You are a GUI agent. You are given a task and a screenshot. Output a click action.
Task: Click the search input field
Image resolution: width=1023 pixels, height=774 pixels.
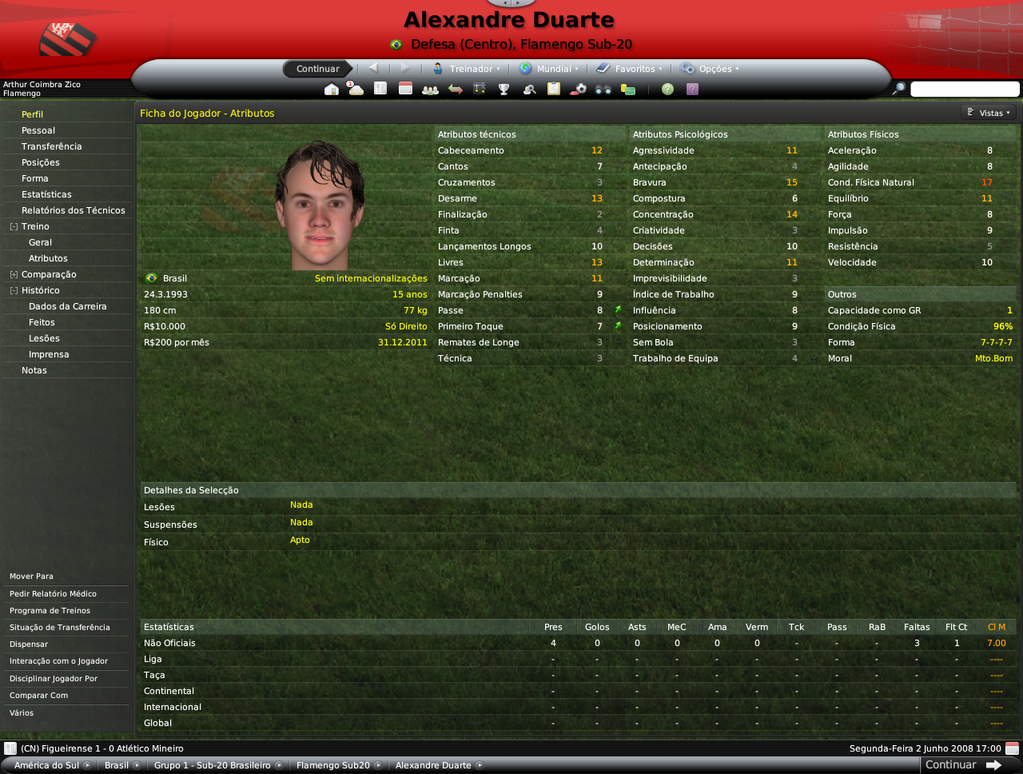[x=963, y=89]
